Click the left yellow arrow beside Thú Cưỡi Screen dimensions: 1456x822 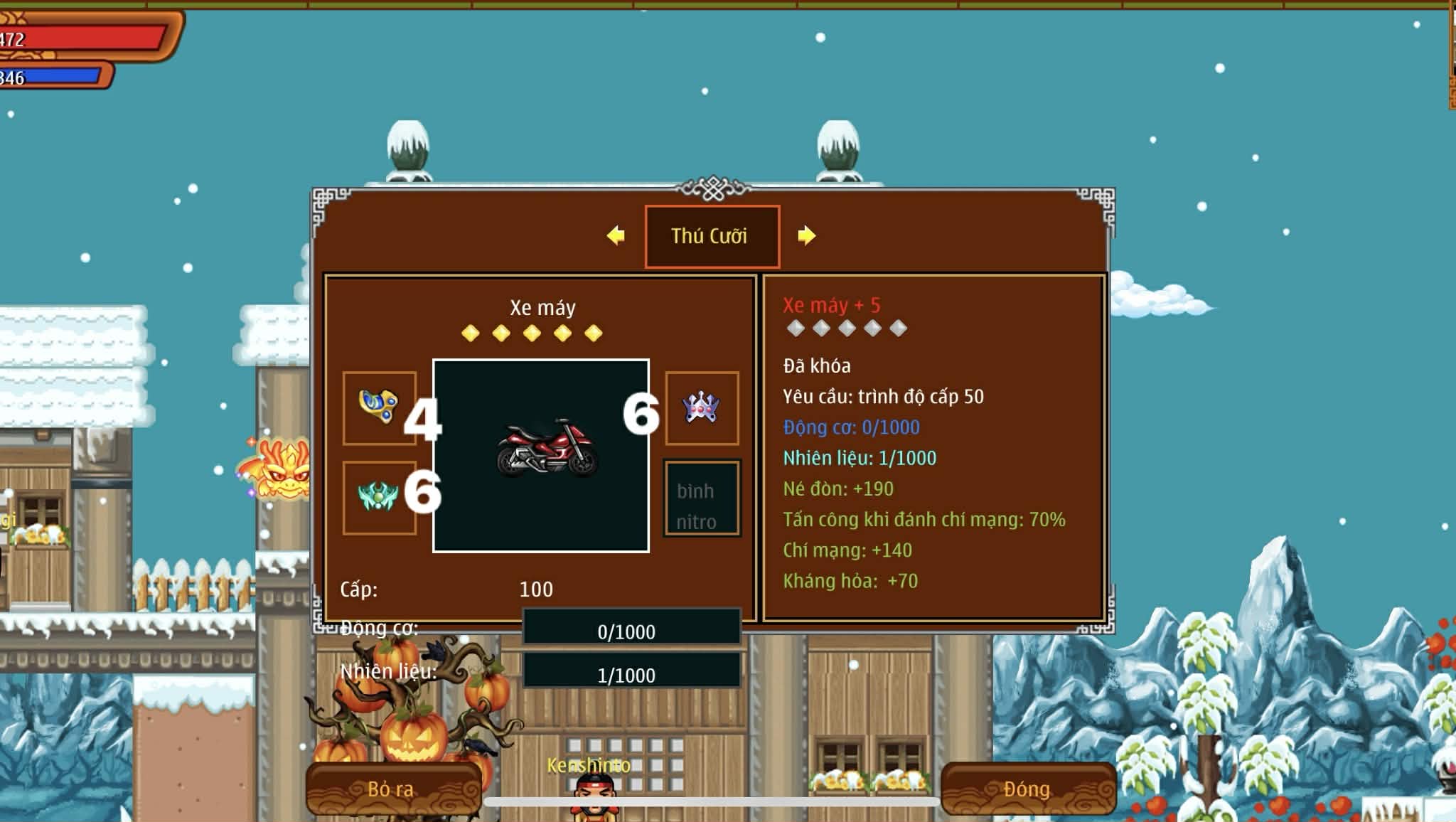tap(616, 235)
